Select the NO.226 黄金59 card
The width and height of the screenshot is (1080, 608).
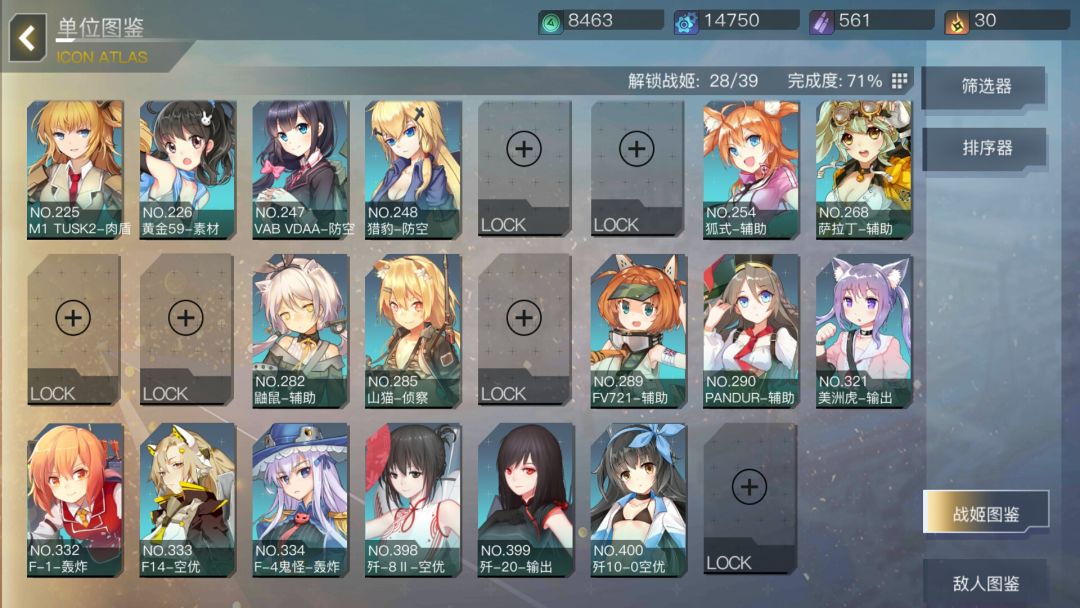188,168
